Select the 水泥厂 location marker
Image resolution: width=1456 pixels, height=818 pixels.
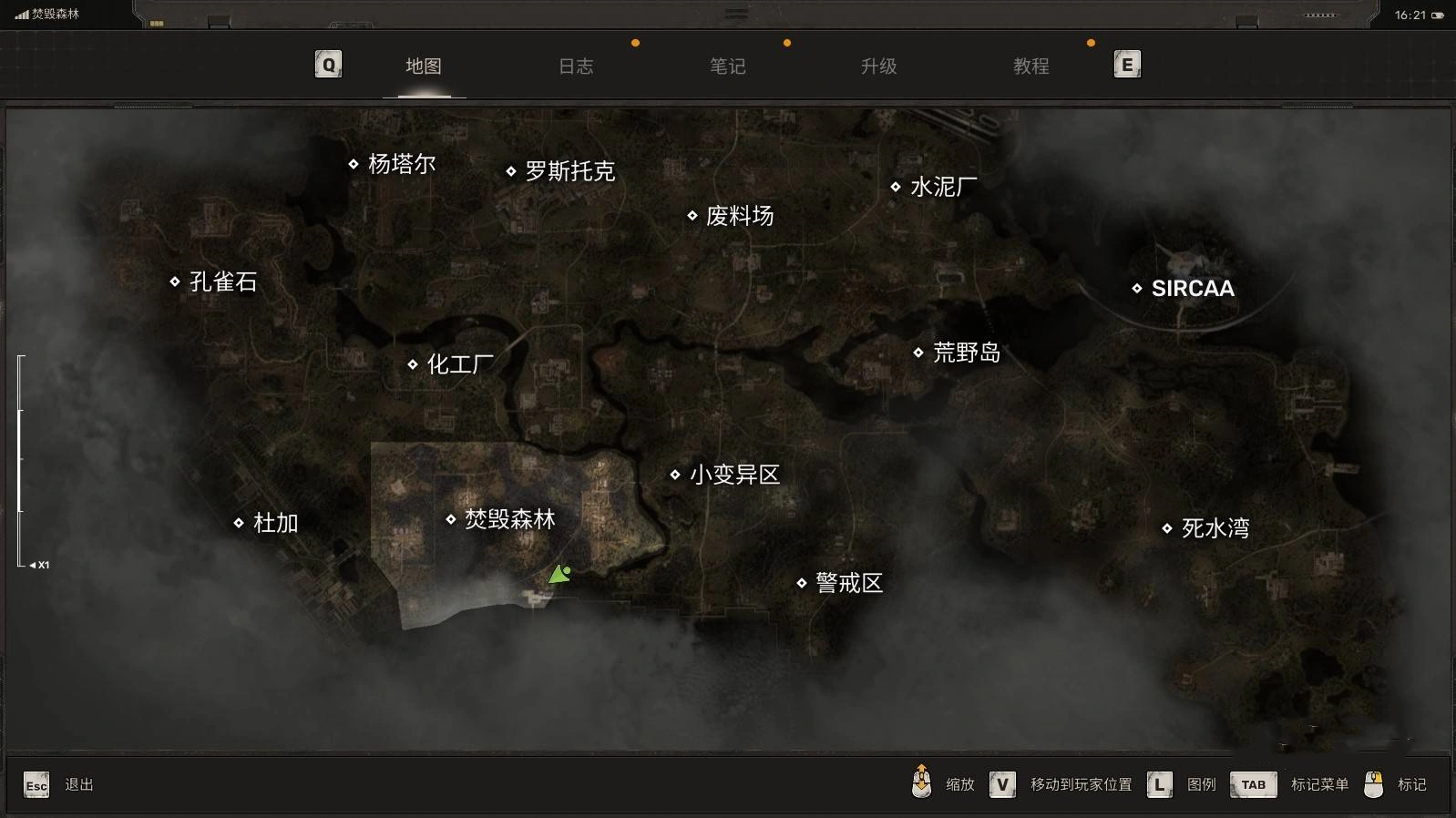pyautogui.click(x=897, y=186)
